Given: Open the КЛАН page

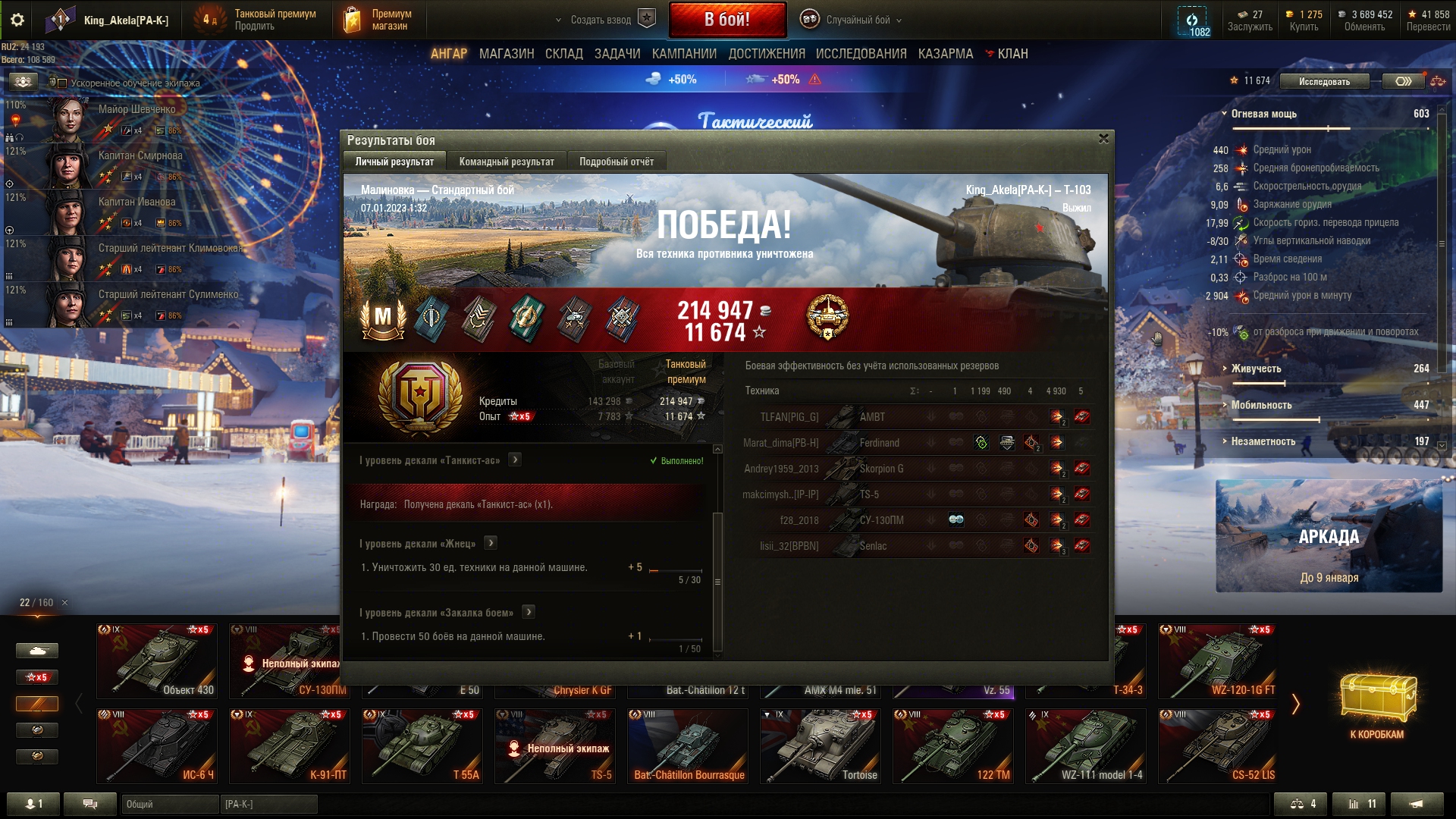Looking at the screenshot, I should (x=1012, y=54).
